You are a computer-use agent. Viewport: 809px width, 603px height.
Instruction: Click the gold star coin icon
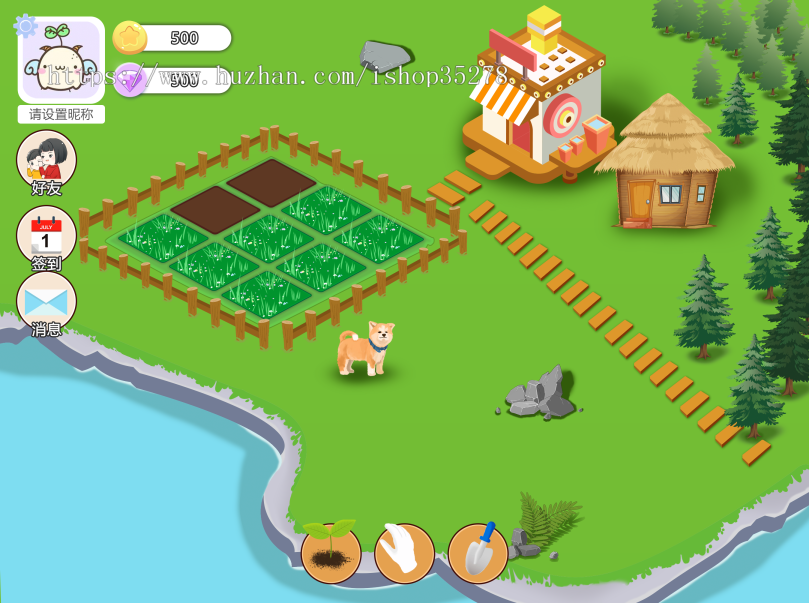pos(130,38)
